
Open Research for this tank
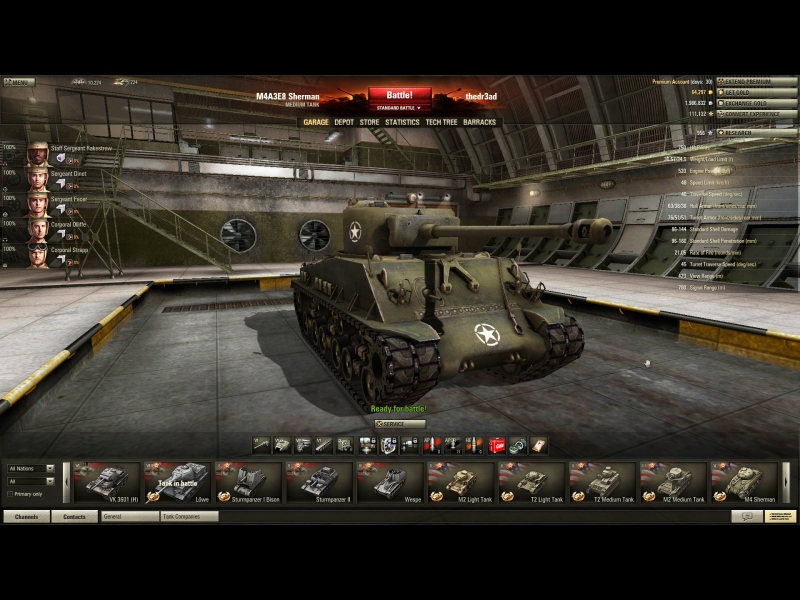click(x=758, y=132)
